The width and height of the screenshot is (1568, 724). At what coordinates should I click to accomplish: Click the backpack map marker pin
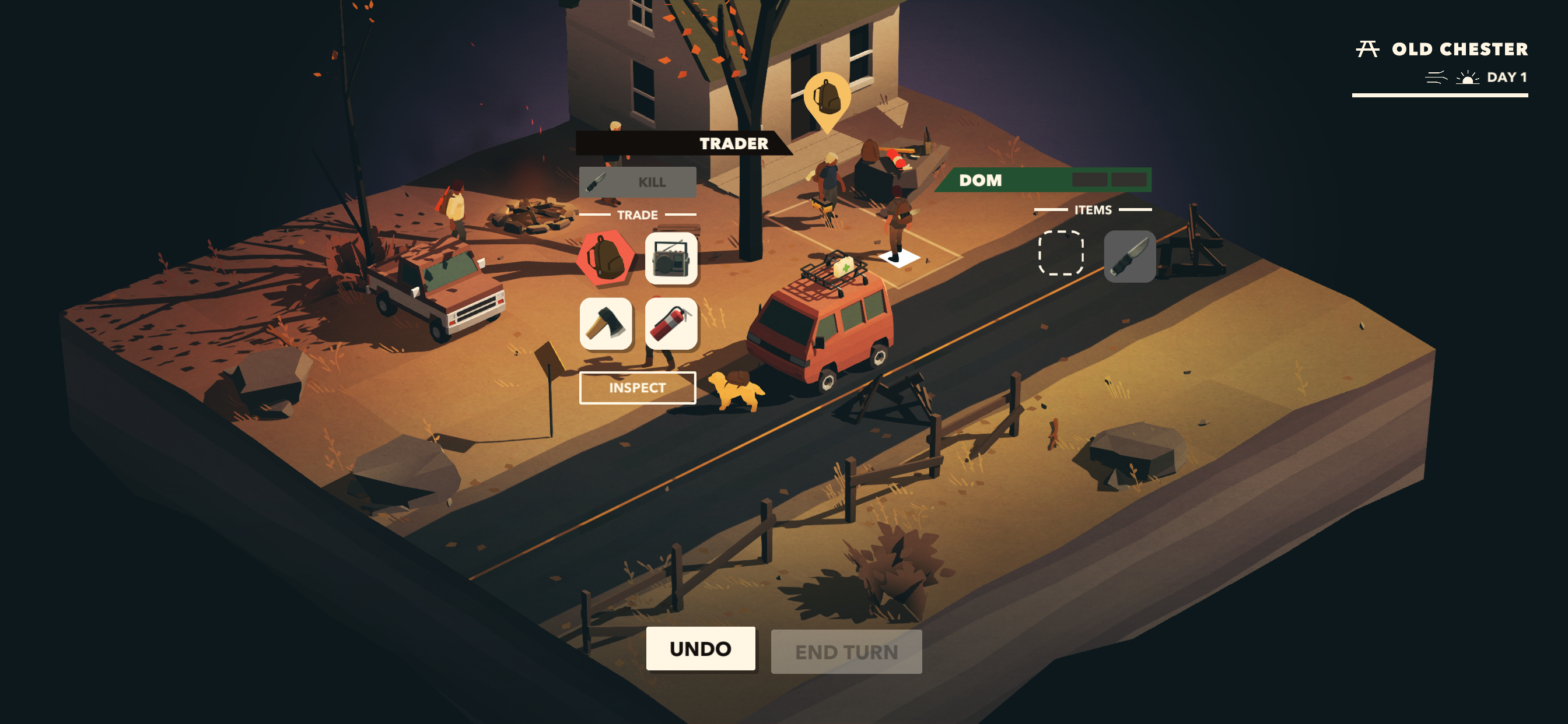coord(827,97)
